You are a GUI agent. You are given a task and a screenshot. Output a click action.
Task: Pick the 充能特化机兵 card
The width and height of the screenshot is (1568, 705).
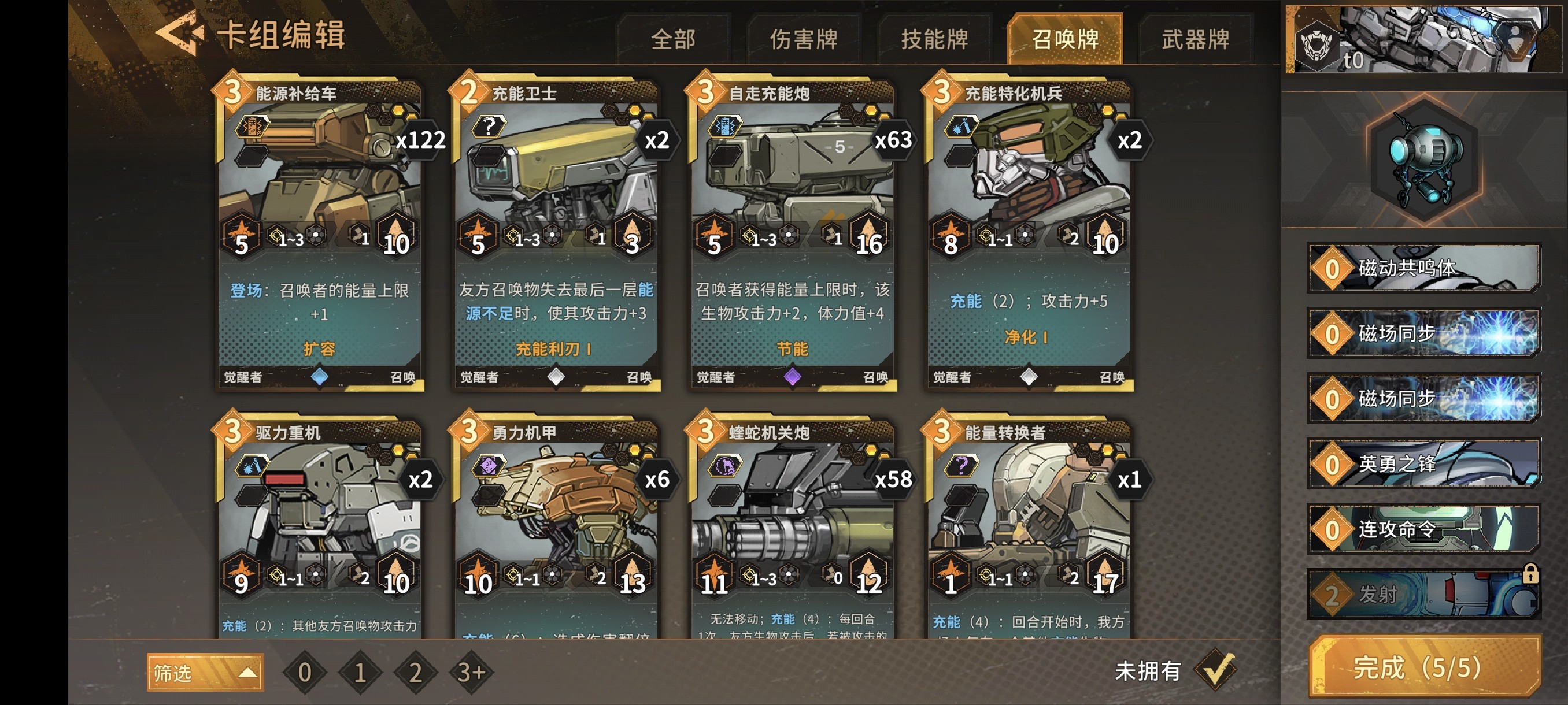pos(1028,234)
